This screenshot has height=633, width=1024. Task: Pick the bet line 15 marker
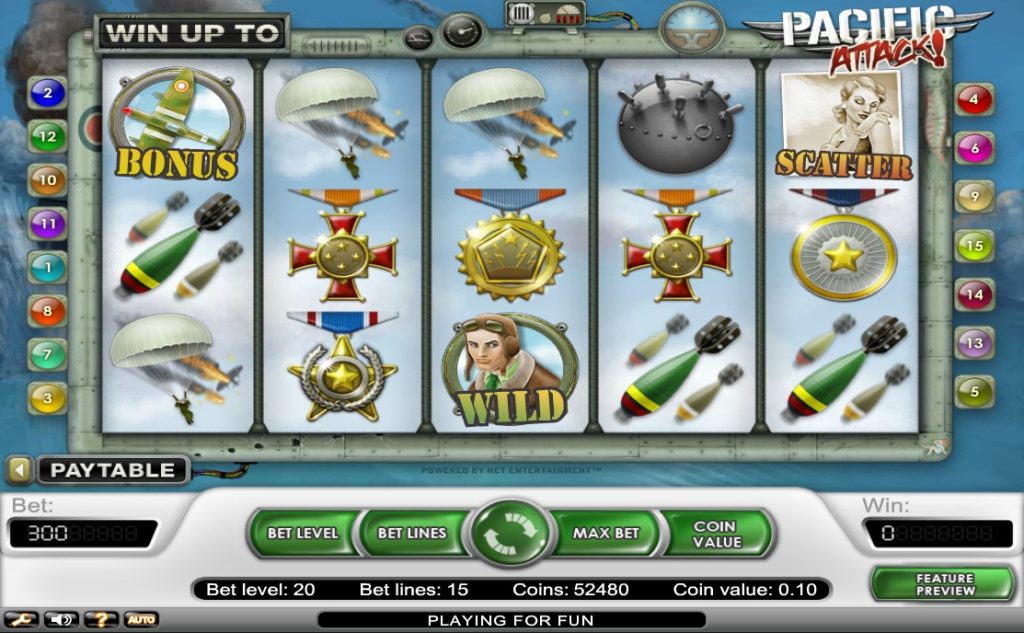tap(974, 245)
